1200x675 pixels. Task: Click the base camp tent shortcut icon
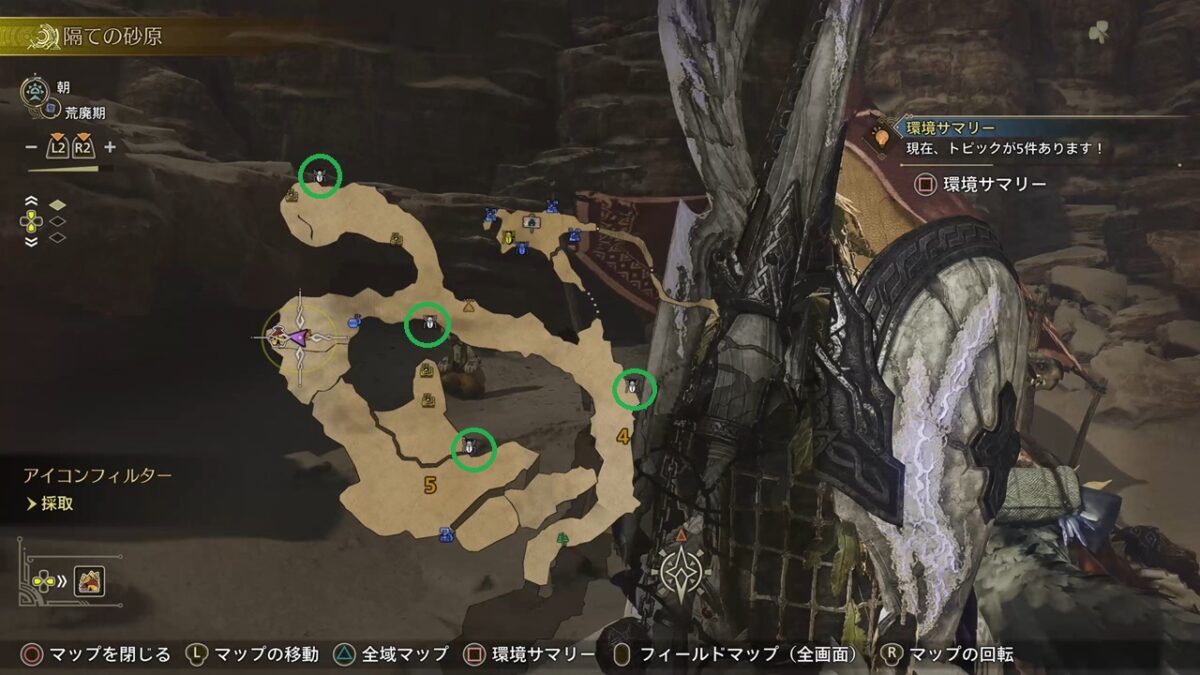pyautogui.click(x=89, y=579)
